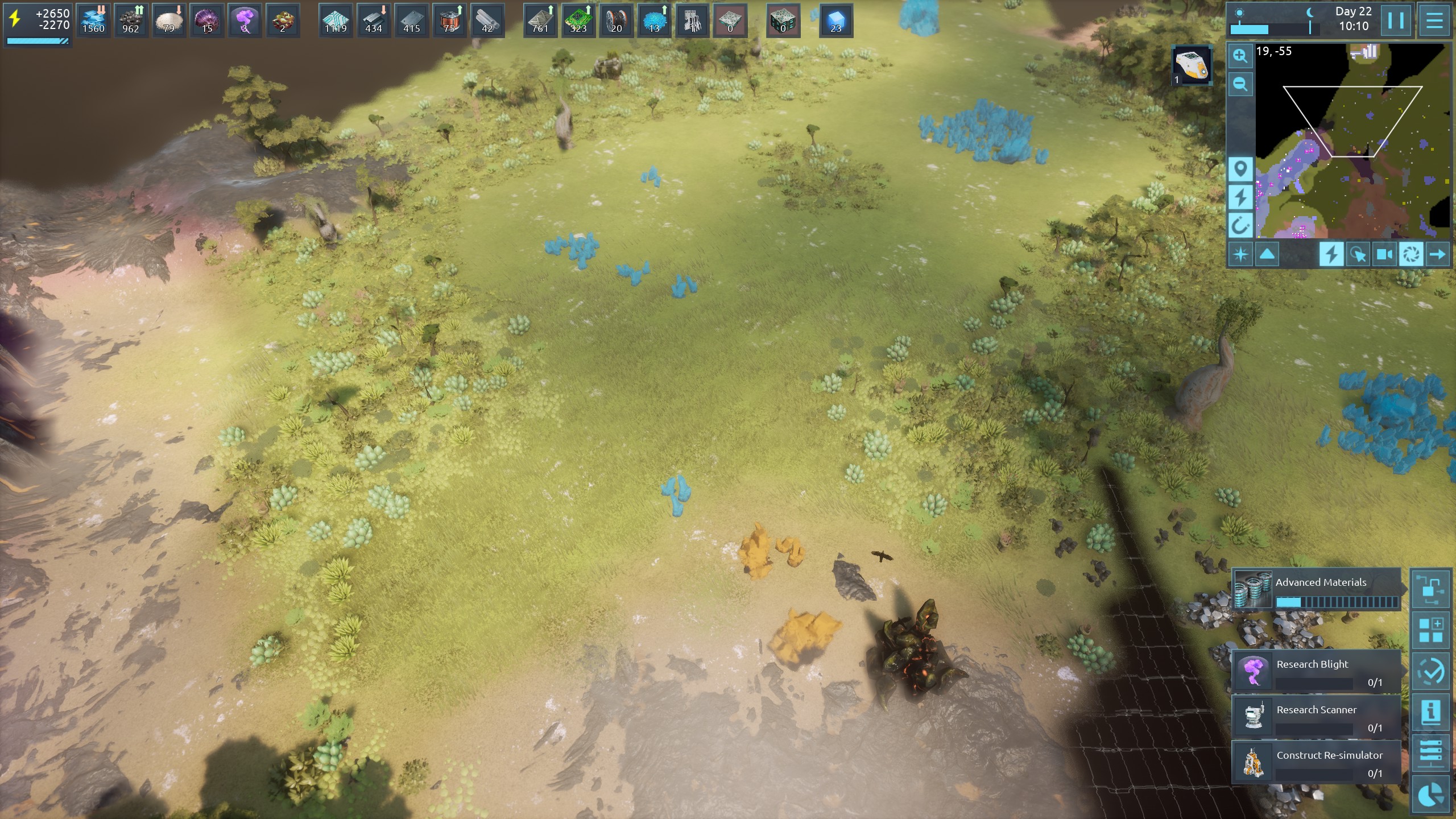Viewport: 1456px width, 819px height.
Task: Toggle the map pin markers filter
Action: click(1240, 169)
